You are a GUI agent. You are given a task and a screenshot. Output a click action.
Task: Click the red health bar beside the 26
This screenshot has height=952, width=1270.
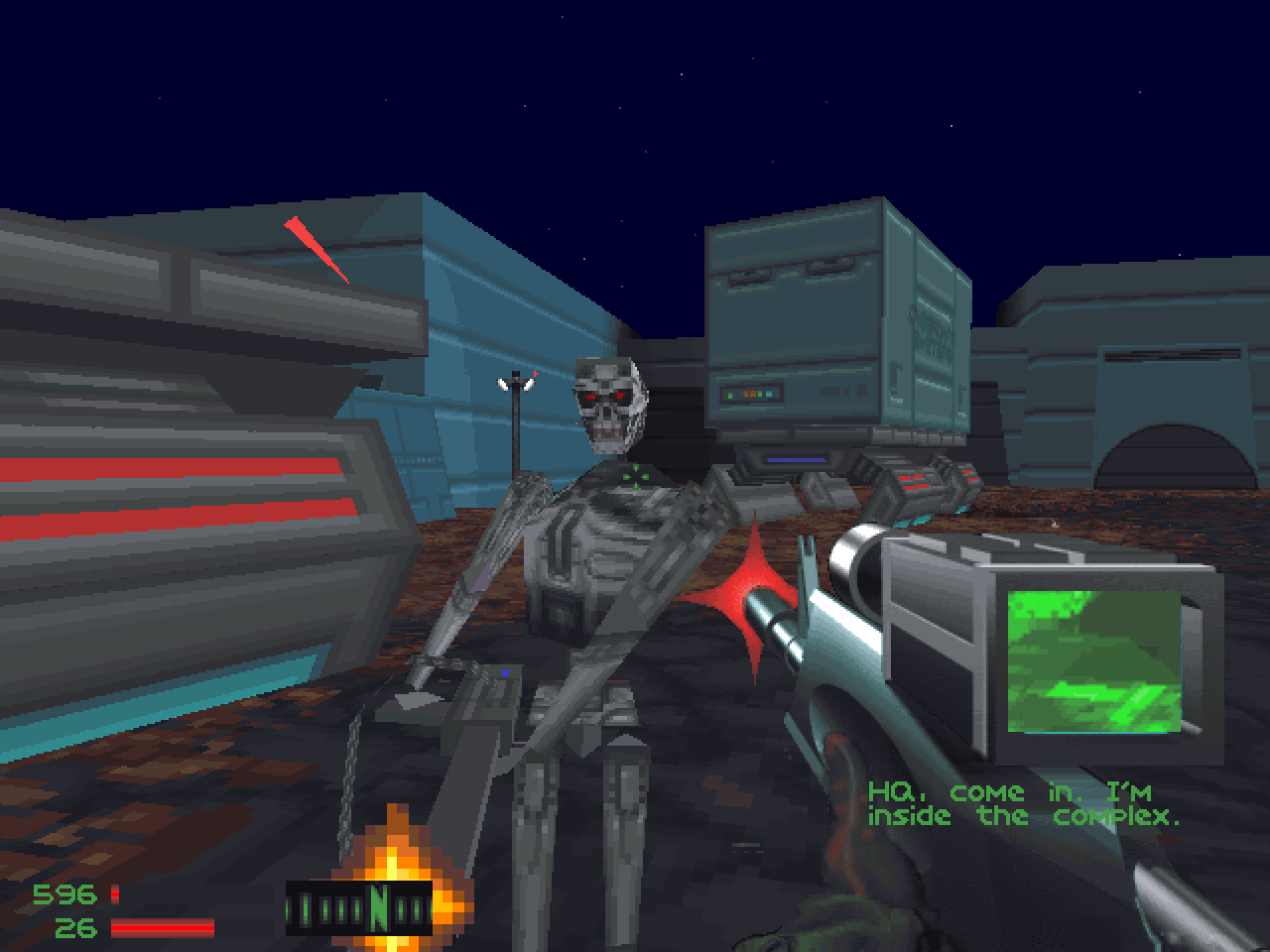click(164, 925)
